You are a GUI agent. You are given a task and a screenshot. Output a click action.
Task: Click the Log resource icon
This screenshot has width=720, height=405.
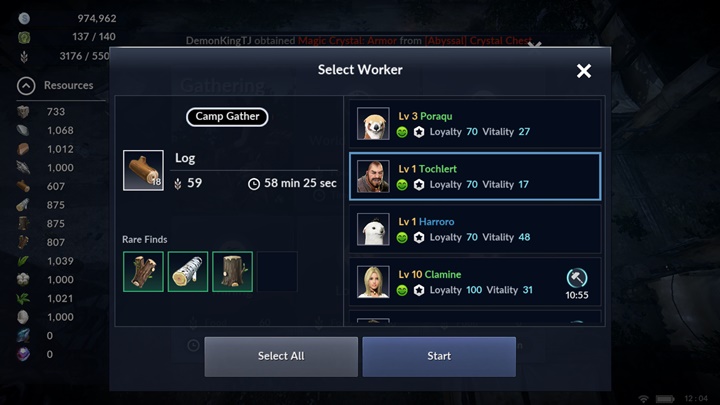pyautogui.click(x=143, y=170)
